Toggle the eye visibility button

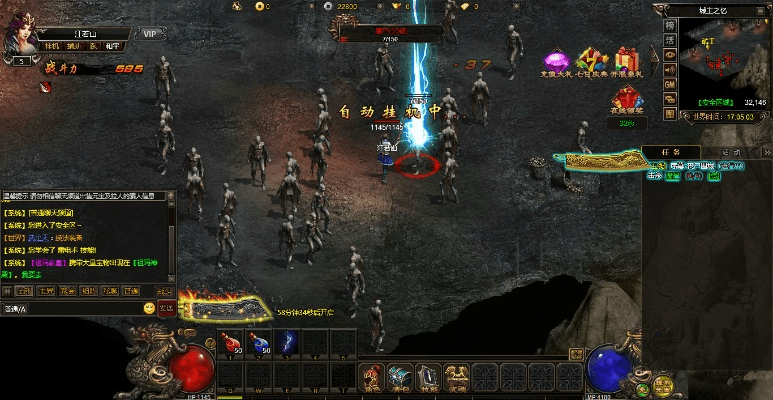(669, 53)
